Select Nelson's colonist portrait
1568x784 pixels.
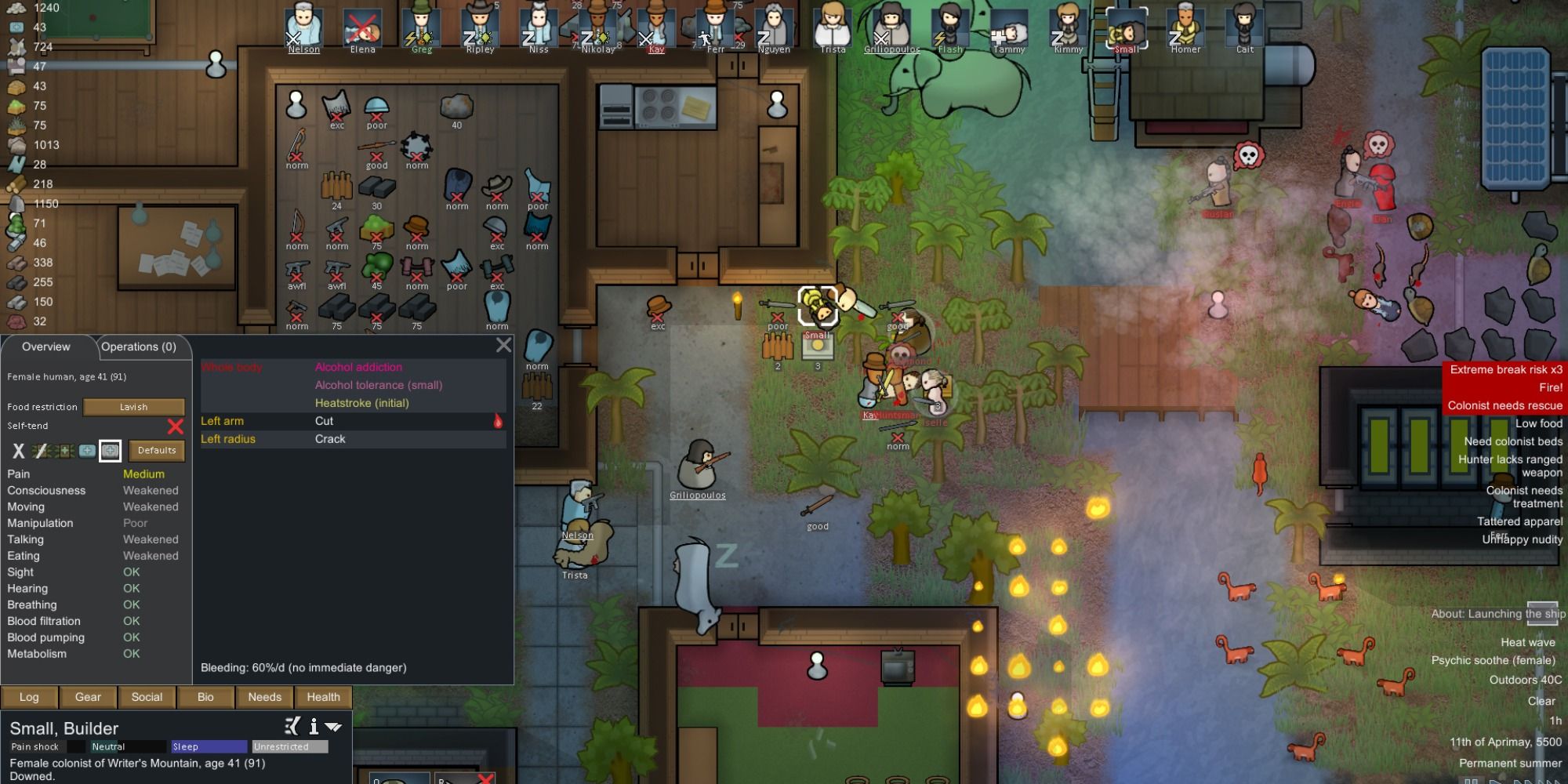click(x=303, y=26)
